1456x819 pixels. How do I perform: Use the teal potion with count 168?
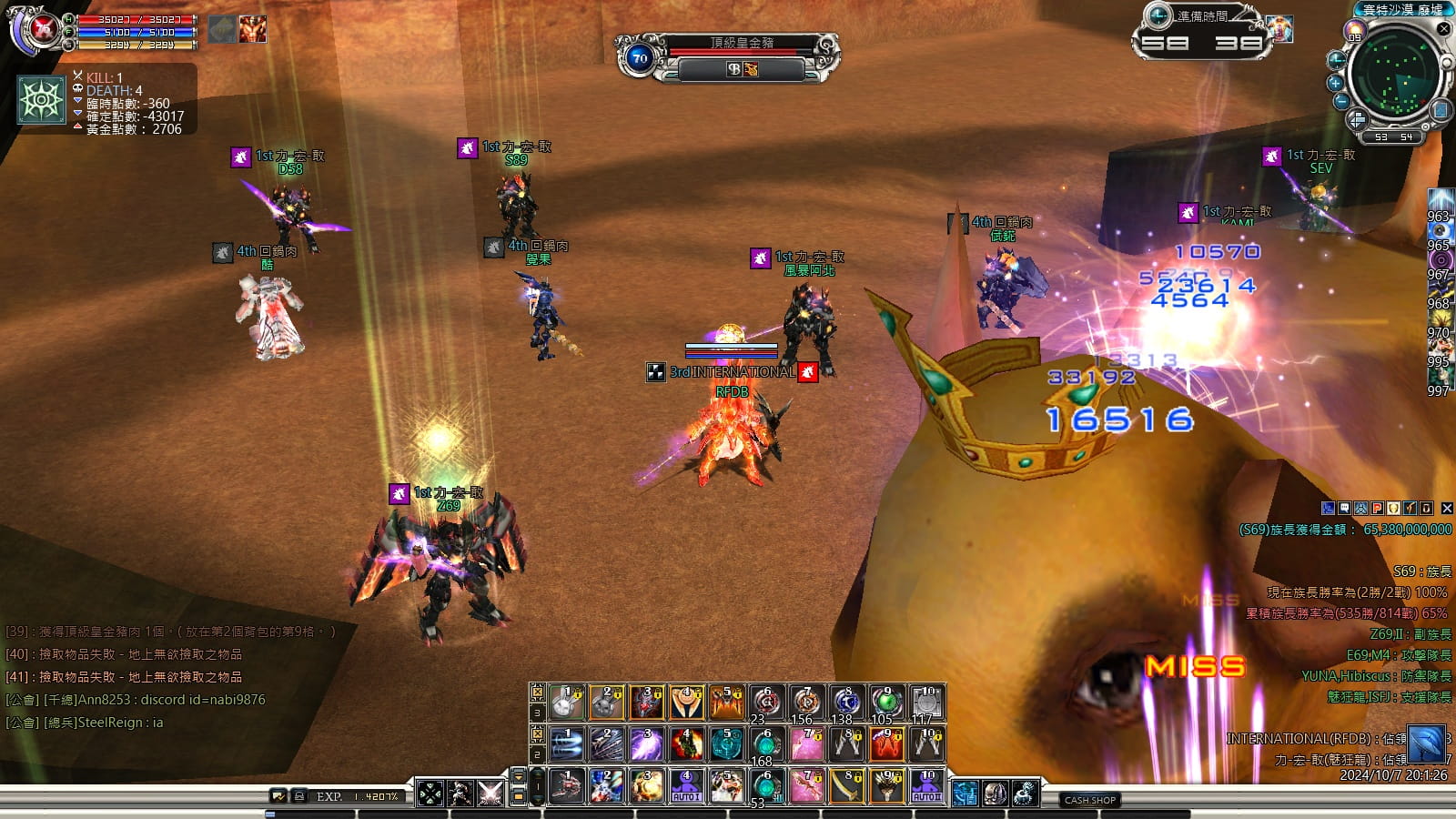coord(766,746)
